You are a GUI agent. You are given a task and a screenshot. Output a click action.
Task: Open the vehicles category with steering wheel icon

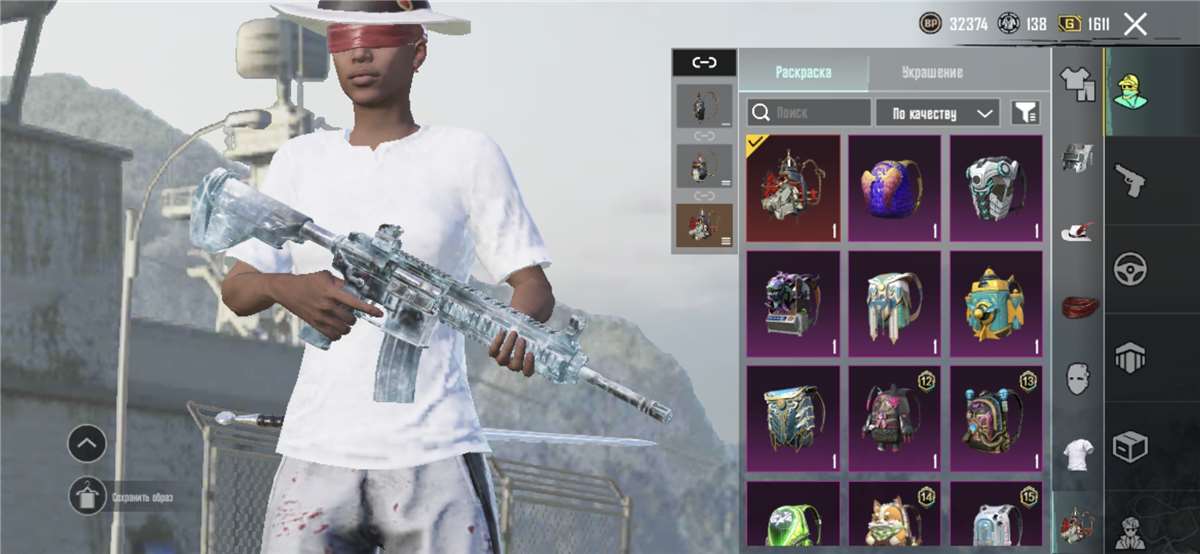[x=1132, y=268]
